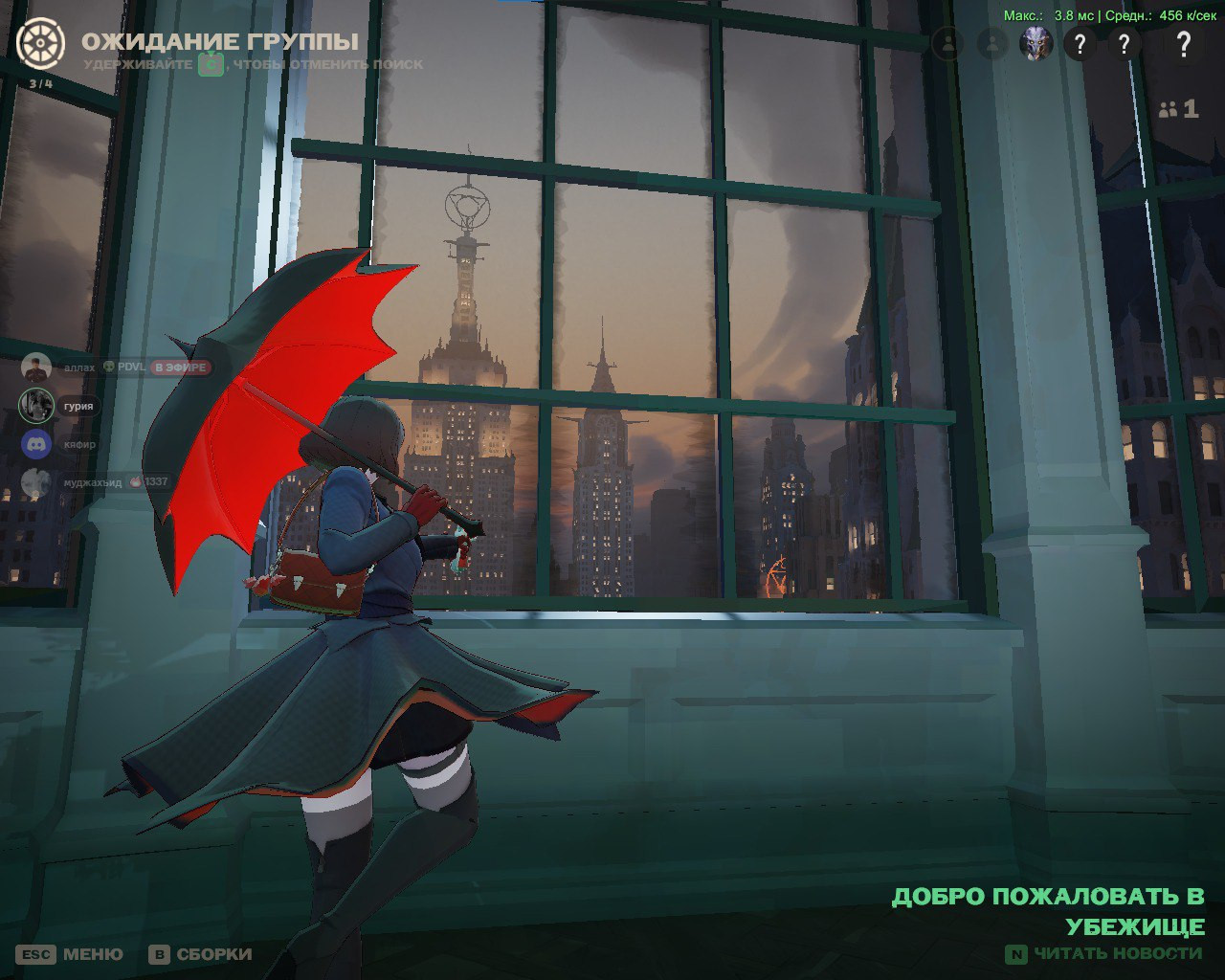Viewport: 1225px width, 980px height.
Task: Click the rightmost question mark icon
Action: pyautogui.click(x=1184, y=44)
